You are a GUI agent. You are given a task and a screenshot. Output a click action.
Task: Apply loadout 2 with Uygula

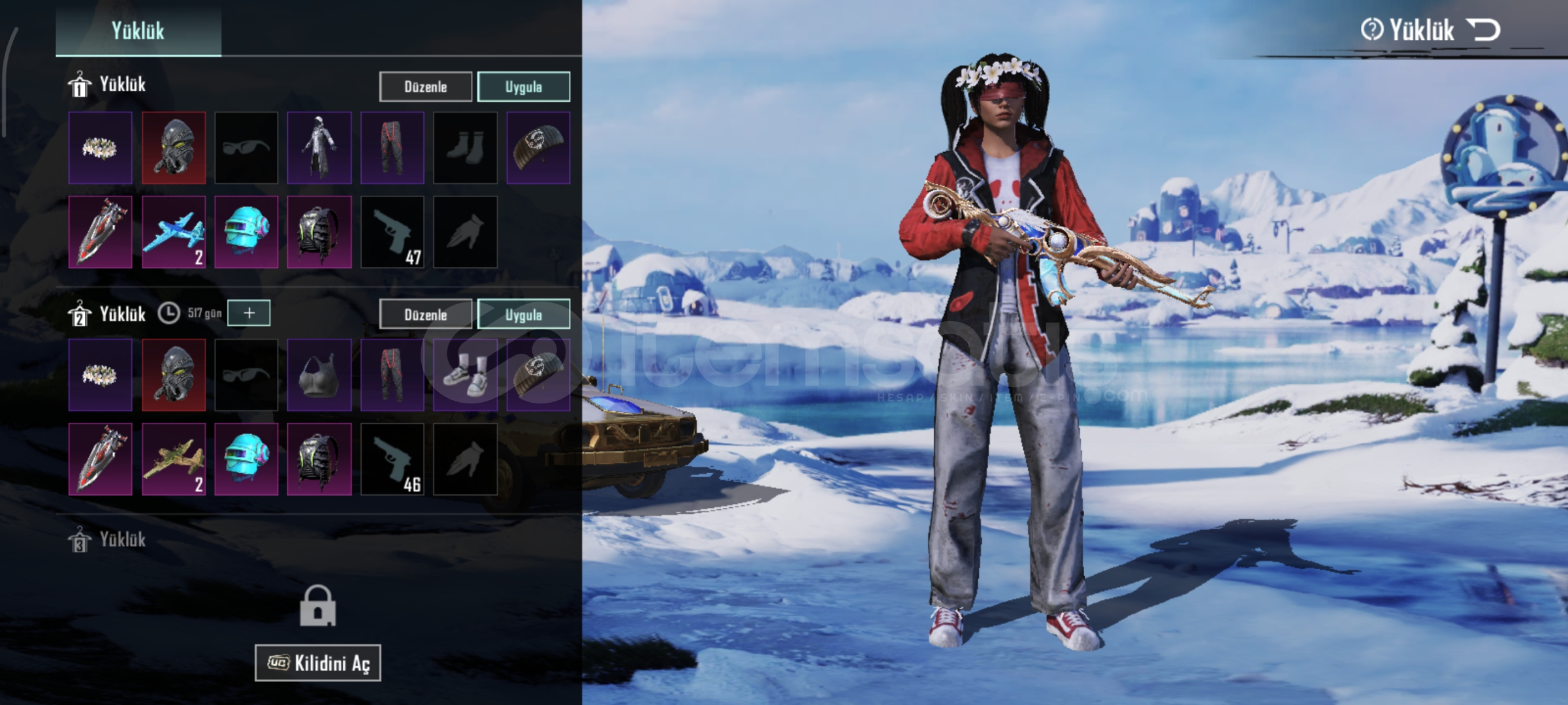(x=523, y=315)
